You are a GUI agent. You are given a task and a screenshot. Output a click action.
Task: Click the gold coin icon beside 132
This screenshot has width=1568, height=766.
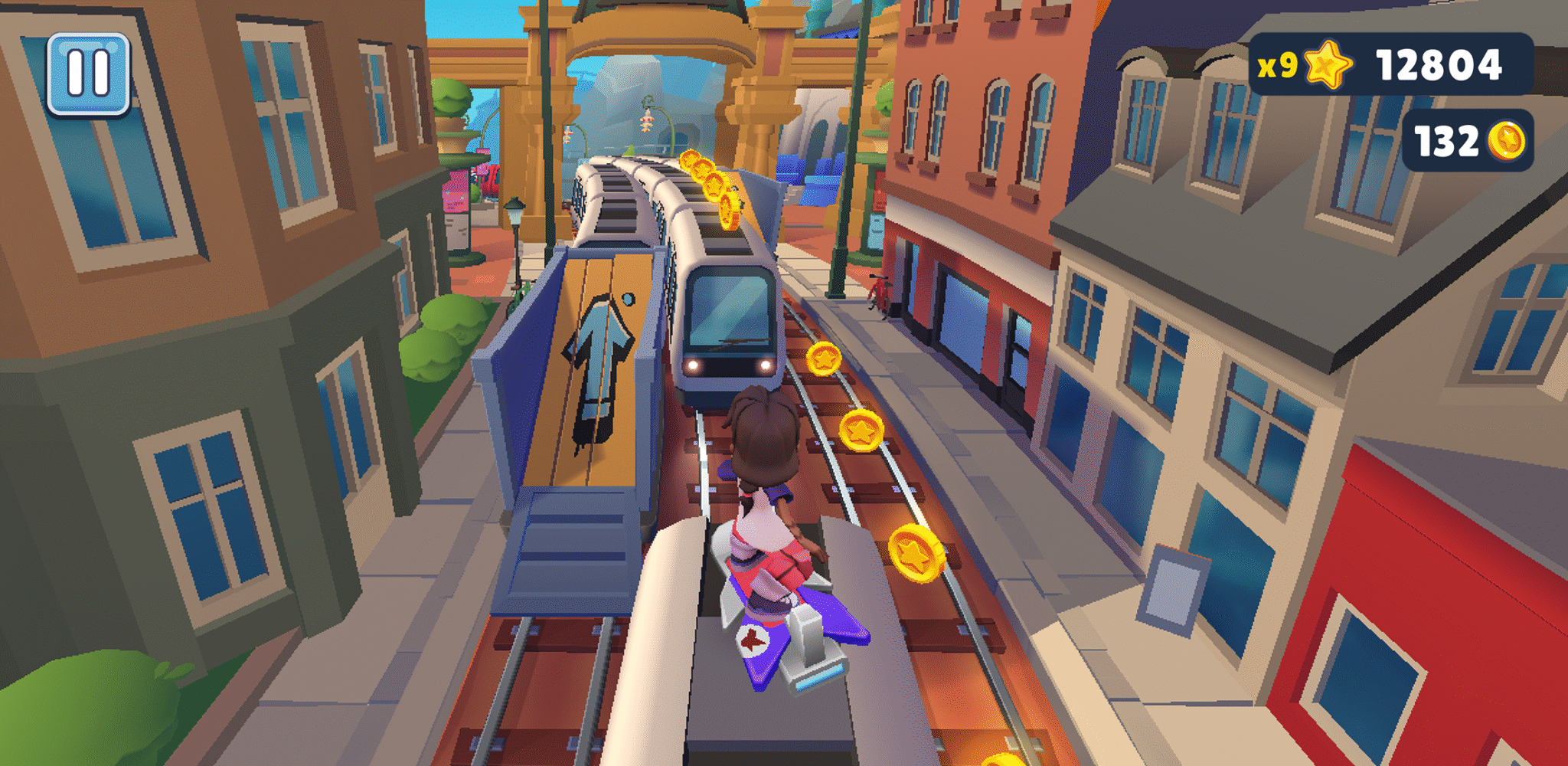click(x=1504, y=138)
